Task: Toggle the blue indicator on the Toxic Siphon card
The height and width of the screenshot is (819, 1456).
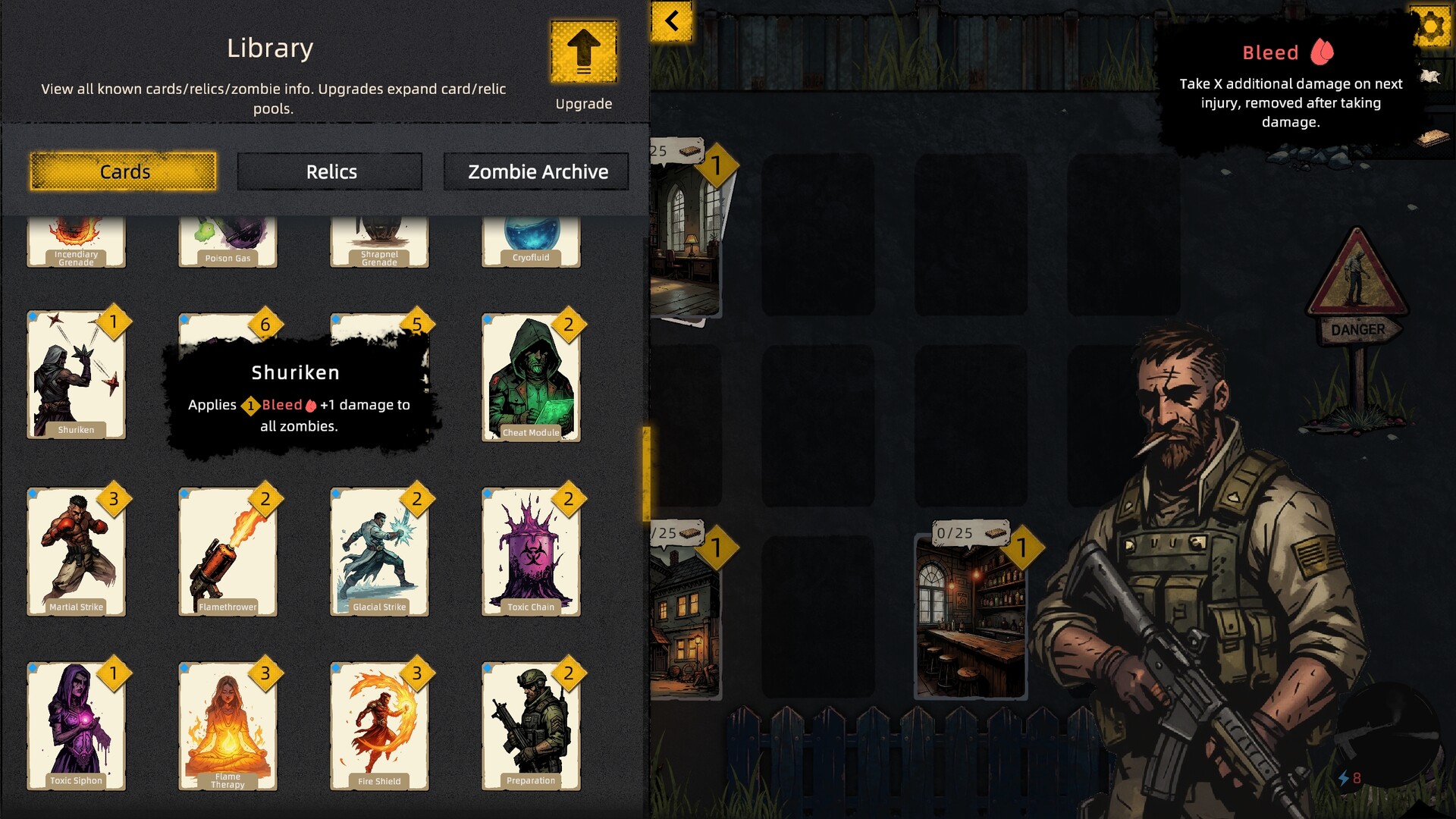Action: pyautogui.click(x=33, y=666)
